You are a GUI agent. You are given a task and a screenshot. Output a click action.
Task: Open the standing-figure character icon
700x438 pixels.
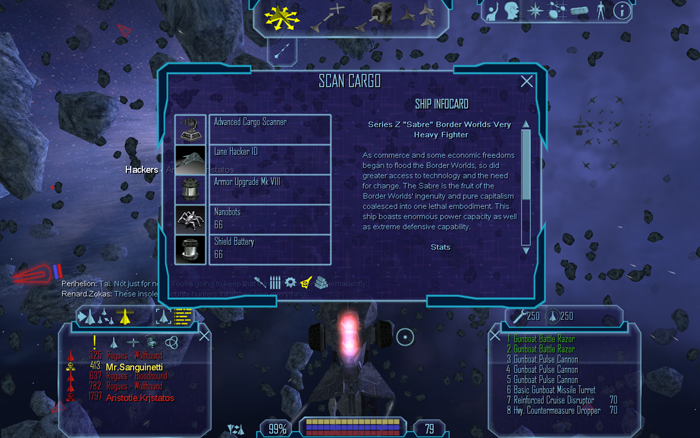(x=600, y=11)
